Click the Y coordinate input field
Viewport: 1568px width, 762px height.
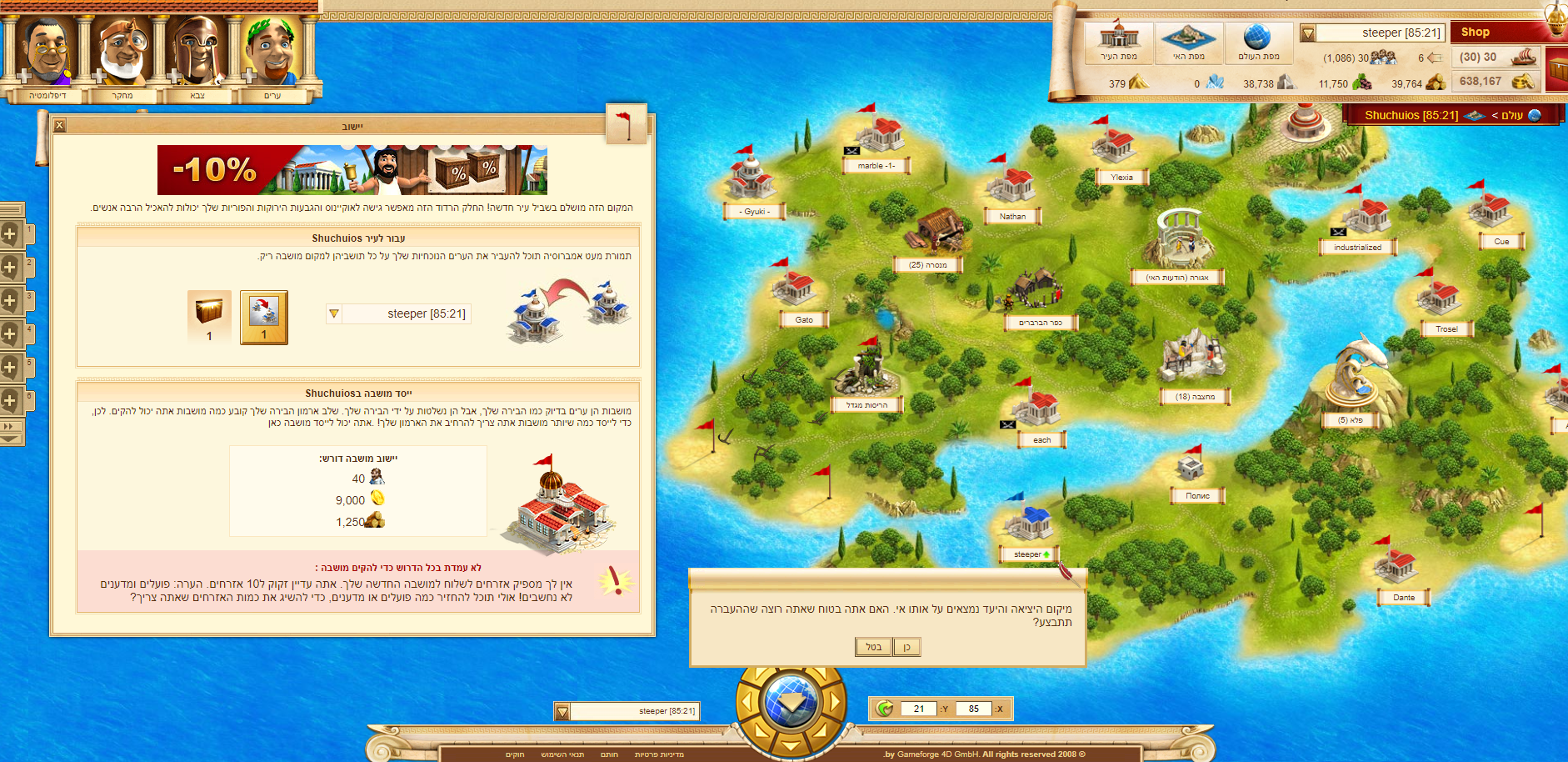[x=919, y=709]
